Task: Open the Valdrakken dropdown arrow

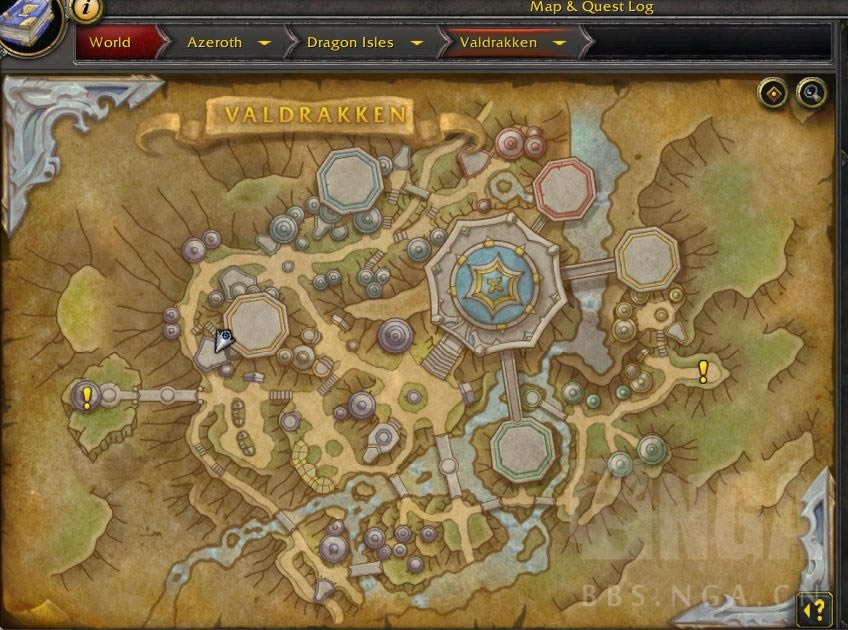Action: 559,43
